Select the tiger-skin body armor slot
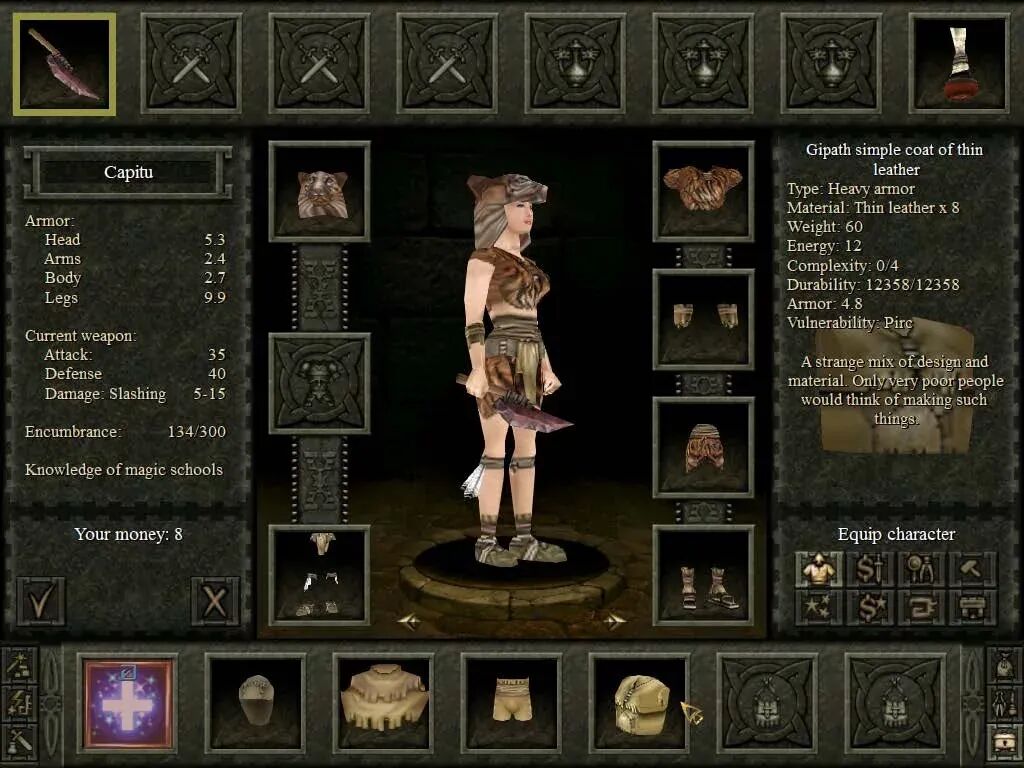Viewport: 1024px width, 768px height. [703, 191]
